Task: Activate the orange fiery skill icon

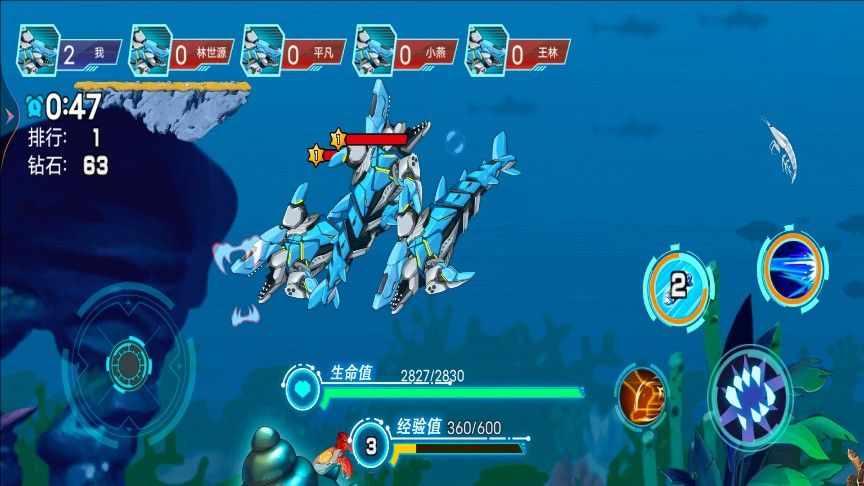Action: [x=642, y=393]
